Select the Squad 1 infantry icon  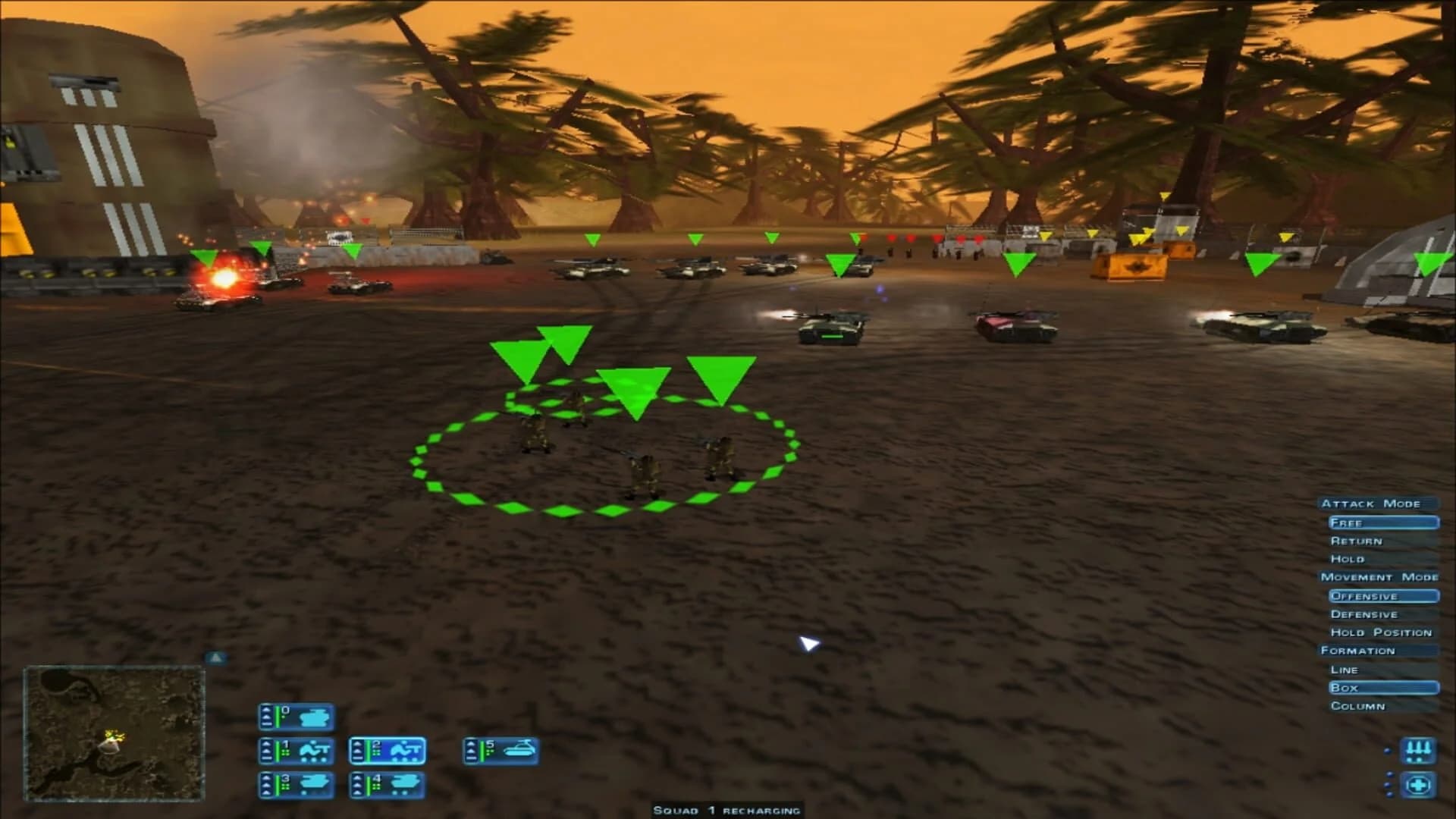[x=315, y=751]
